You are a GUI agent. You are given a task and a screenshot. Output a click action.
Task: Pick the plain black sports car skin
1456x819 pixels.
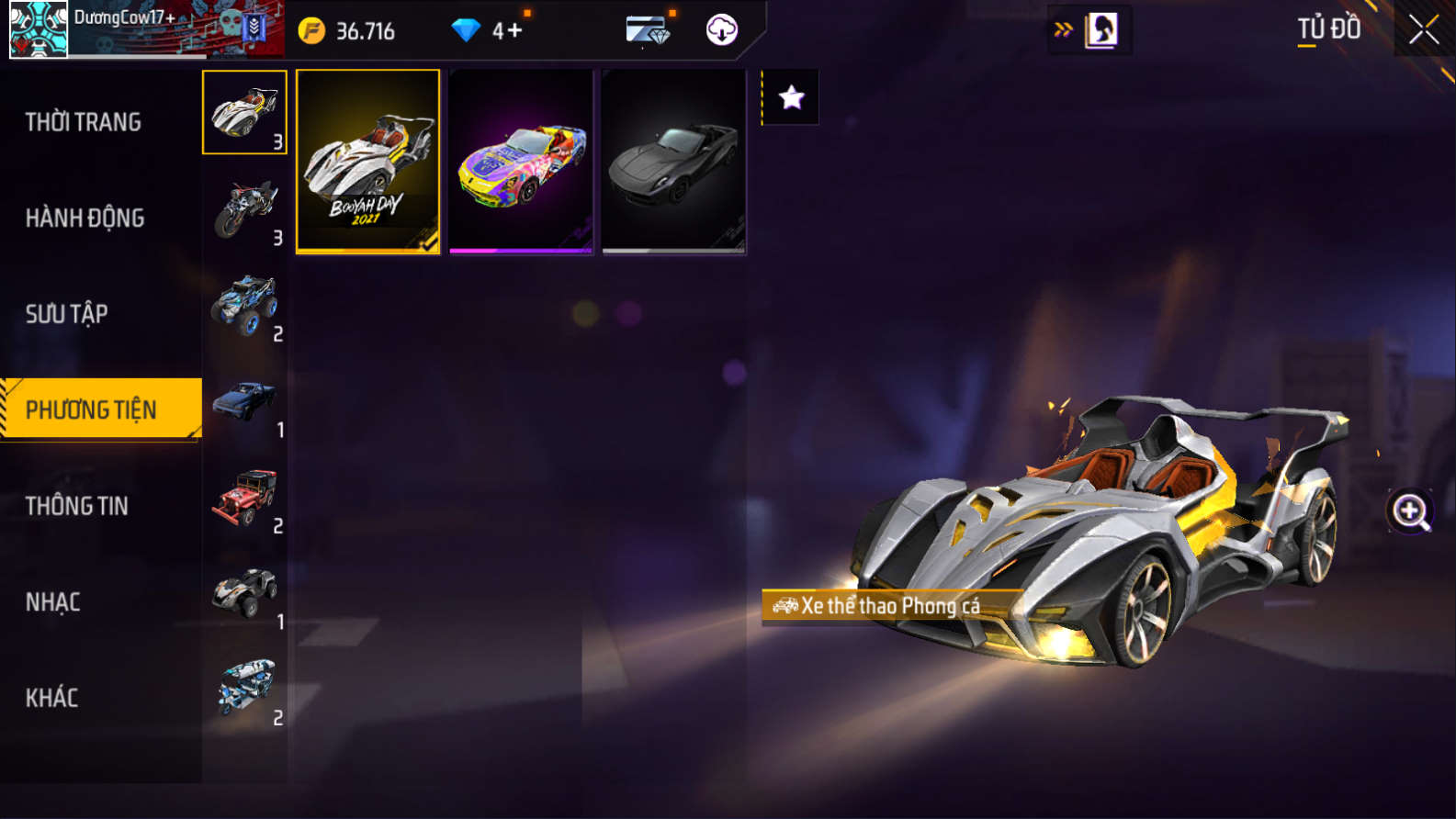point(673,161)
